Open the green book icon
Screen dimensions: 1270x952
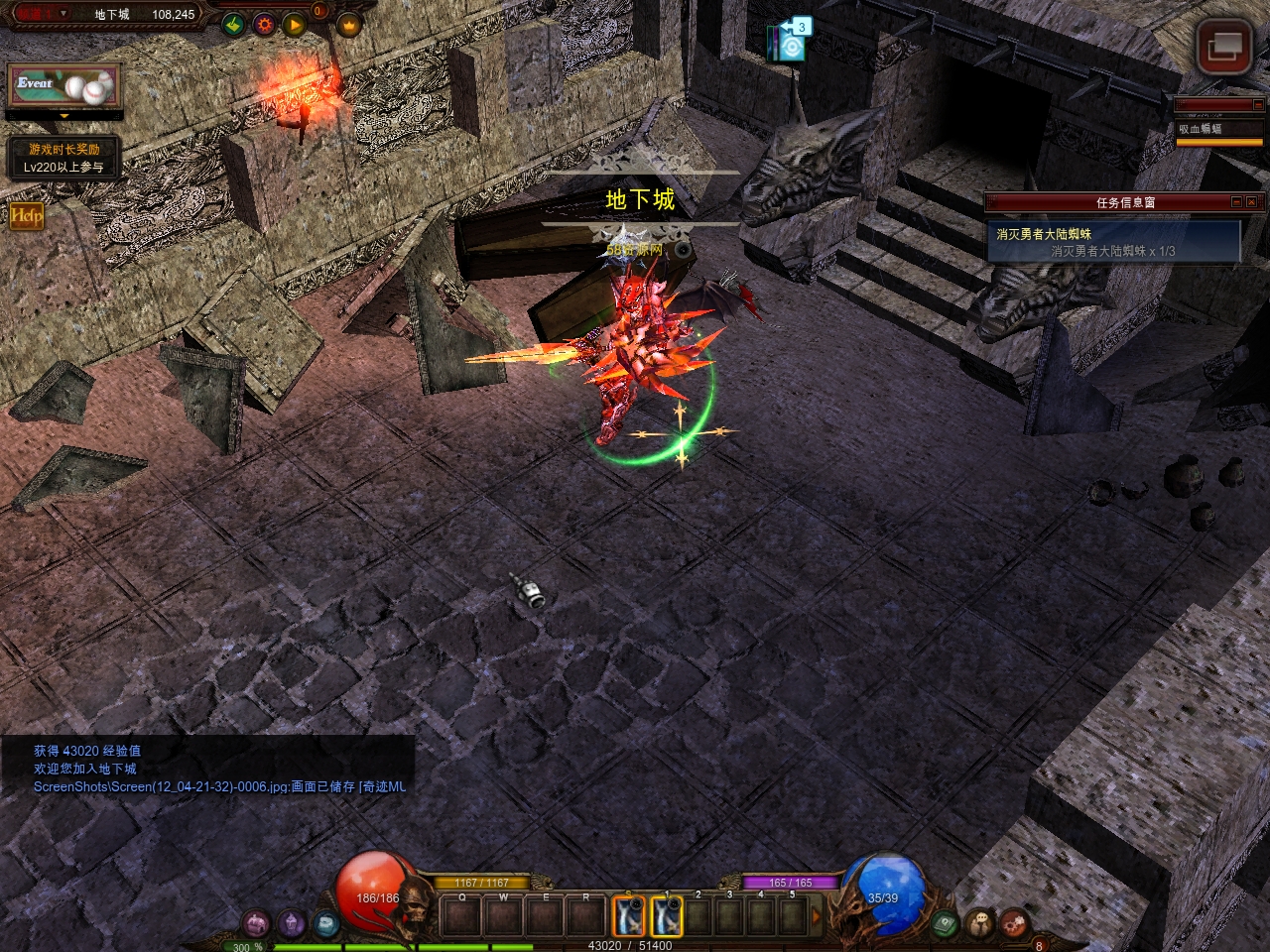point(945,924)
